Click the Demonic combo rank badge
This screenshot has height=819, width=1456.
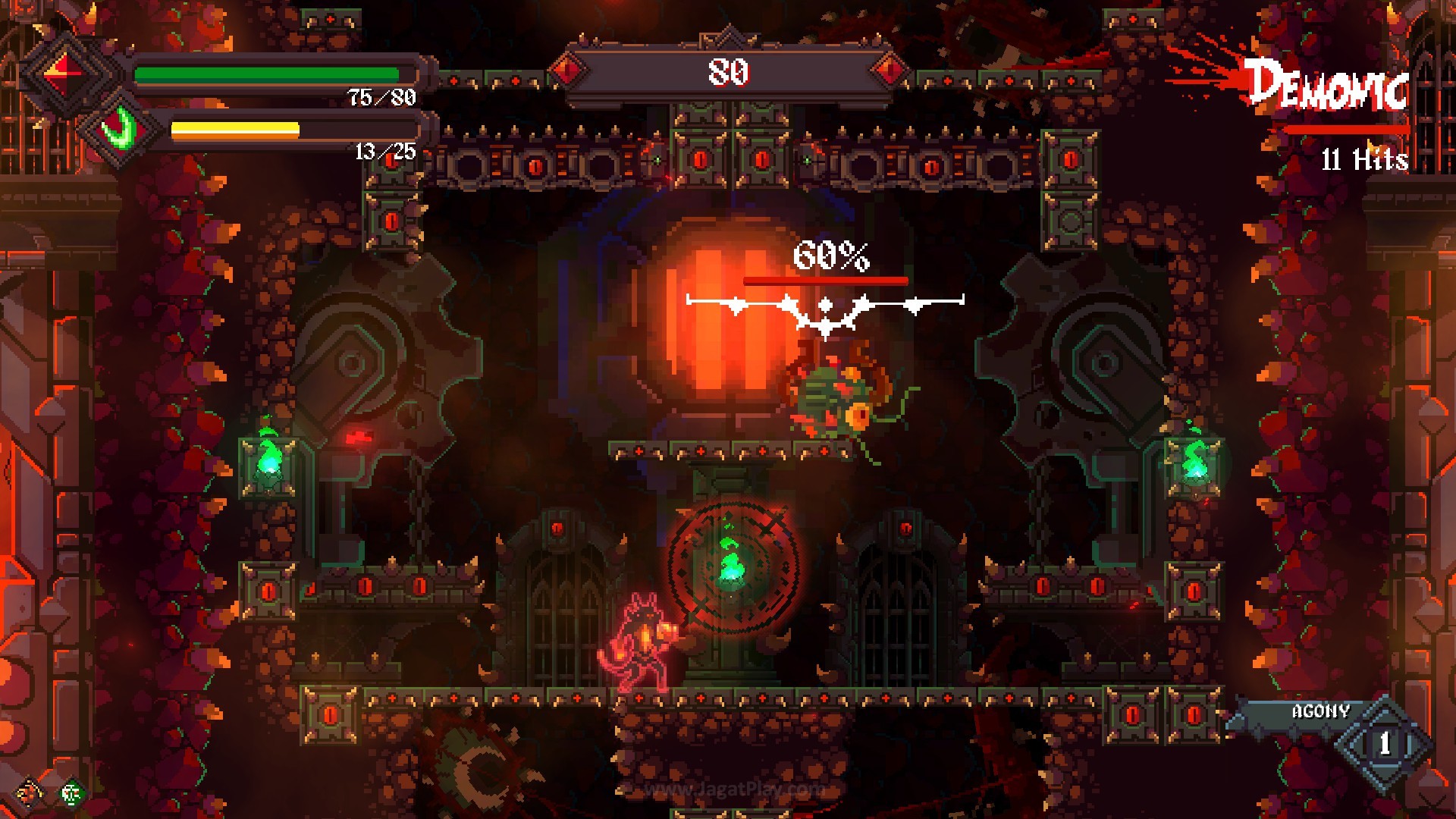1327,85
